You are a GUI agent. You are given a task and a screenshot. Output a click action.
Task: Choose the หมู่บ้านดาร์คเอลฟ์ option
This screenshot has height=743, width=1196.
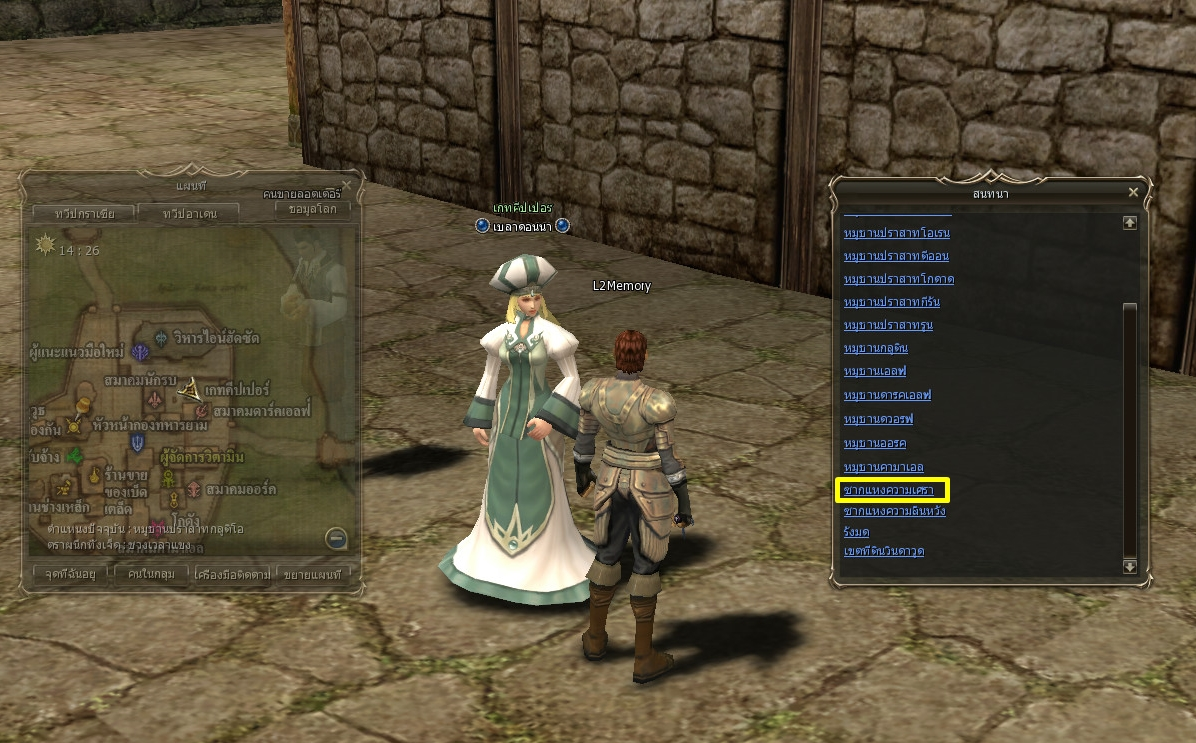point(887,395)
